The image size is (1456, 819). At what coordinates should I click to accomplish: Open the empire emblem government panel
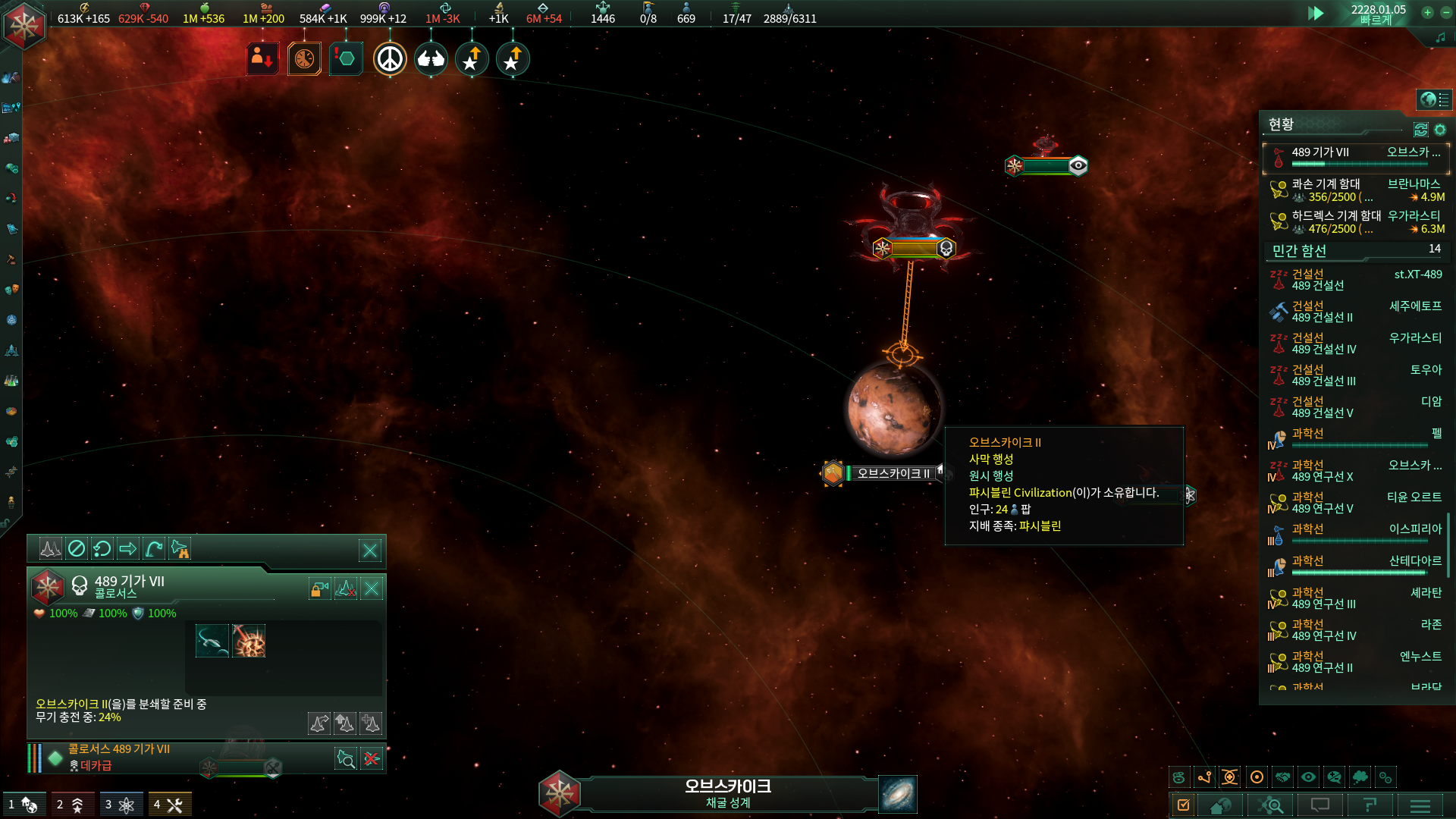pos(24,25)
